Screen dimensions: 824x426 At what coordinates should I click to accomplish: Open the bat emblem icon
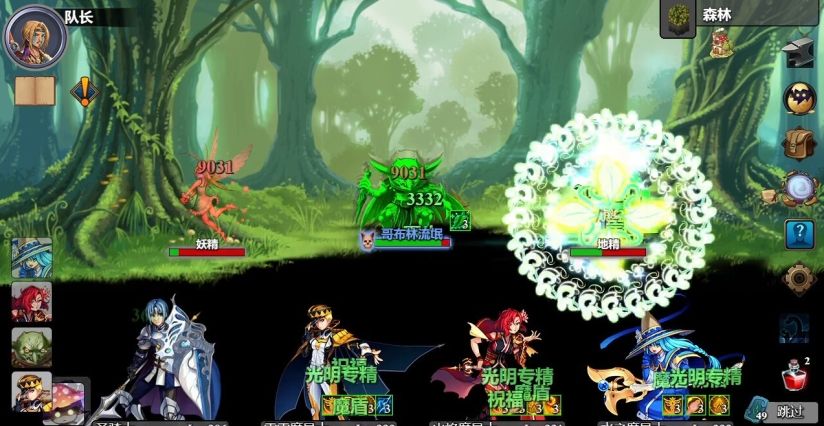coord(799,98)
